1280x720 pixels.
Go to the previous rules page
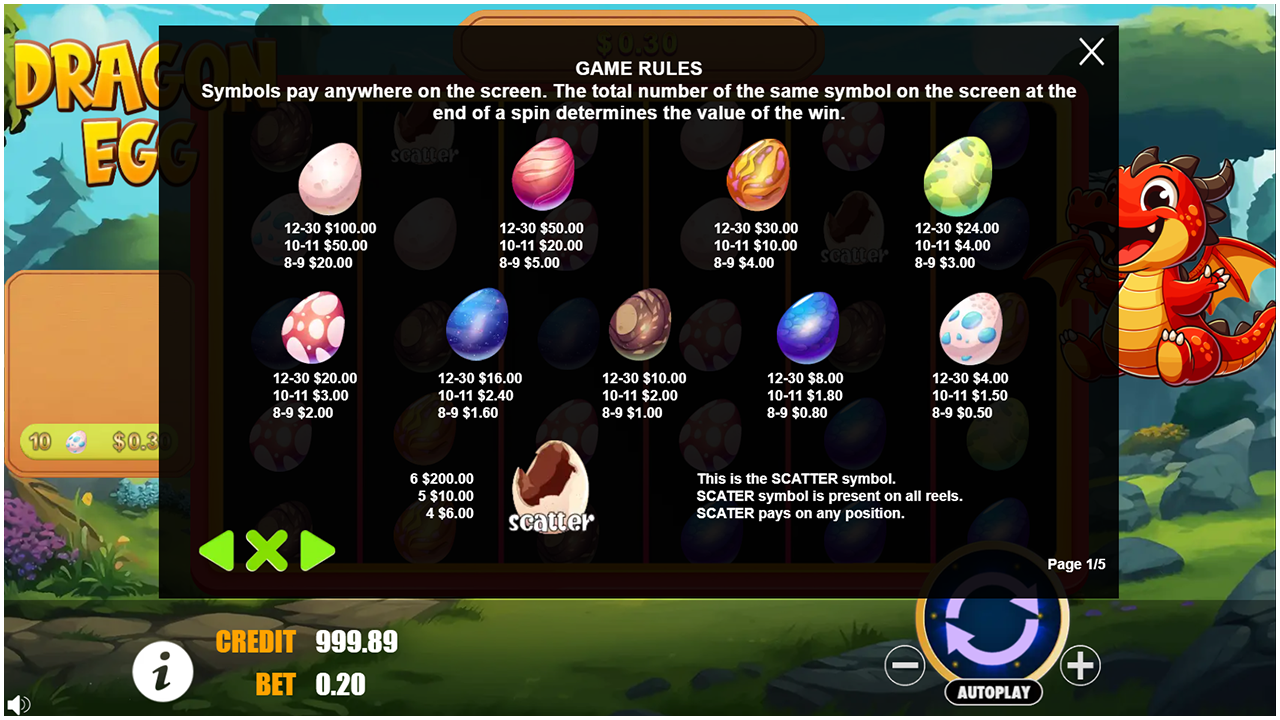point(216,551)
